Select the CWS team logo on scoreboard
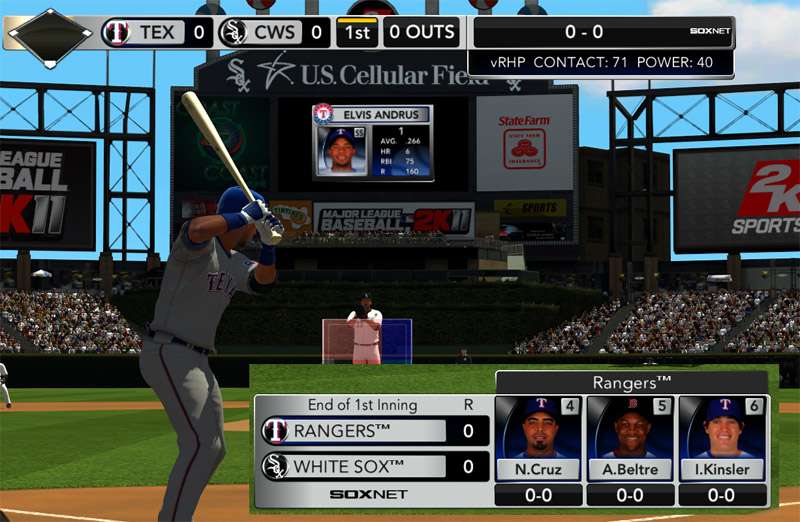The height and width of the screenshot is (522, 800). click(x=233, y=32)
